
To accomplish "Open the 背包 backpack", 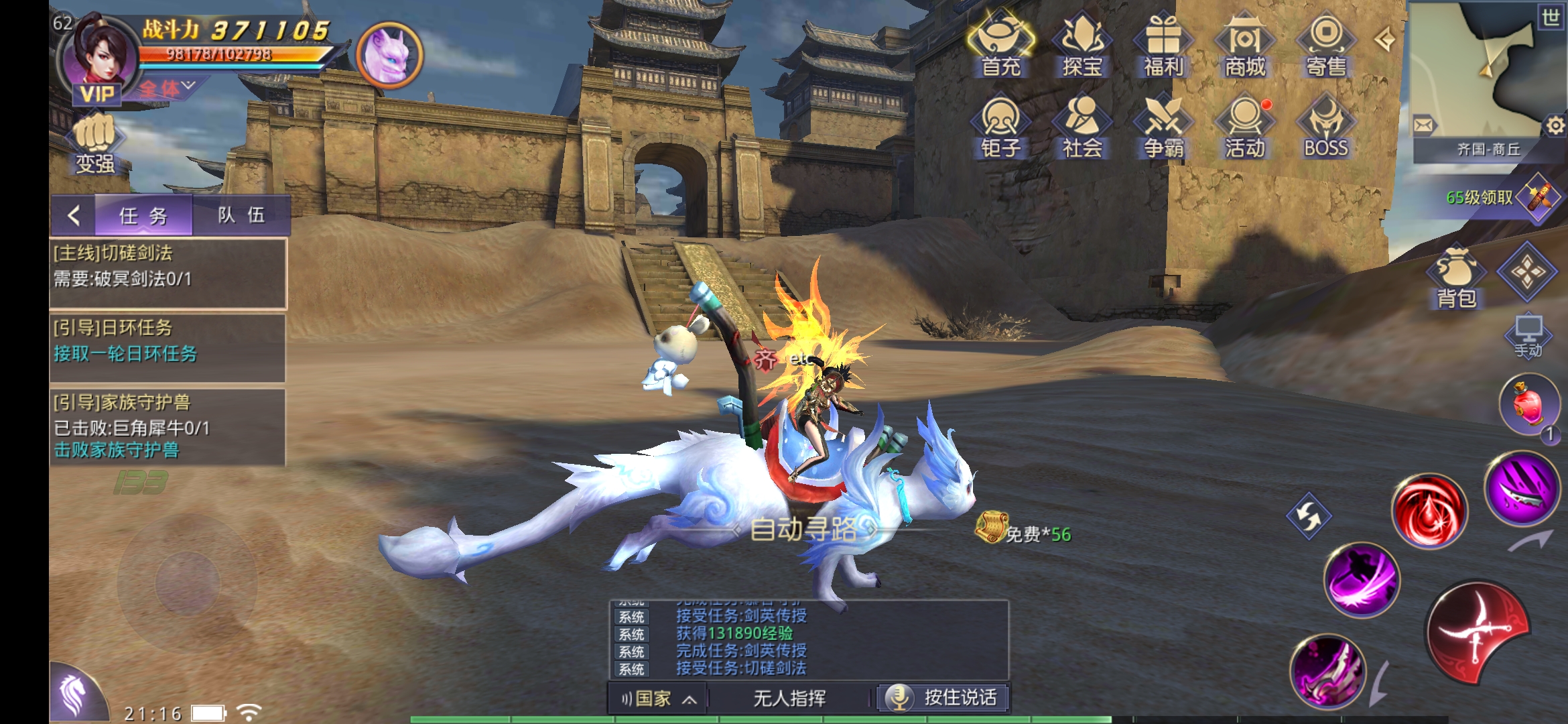I will tap(1457, 278).
